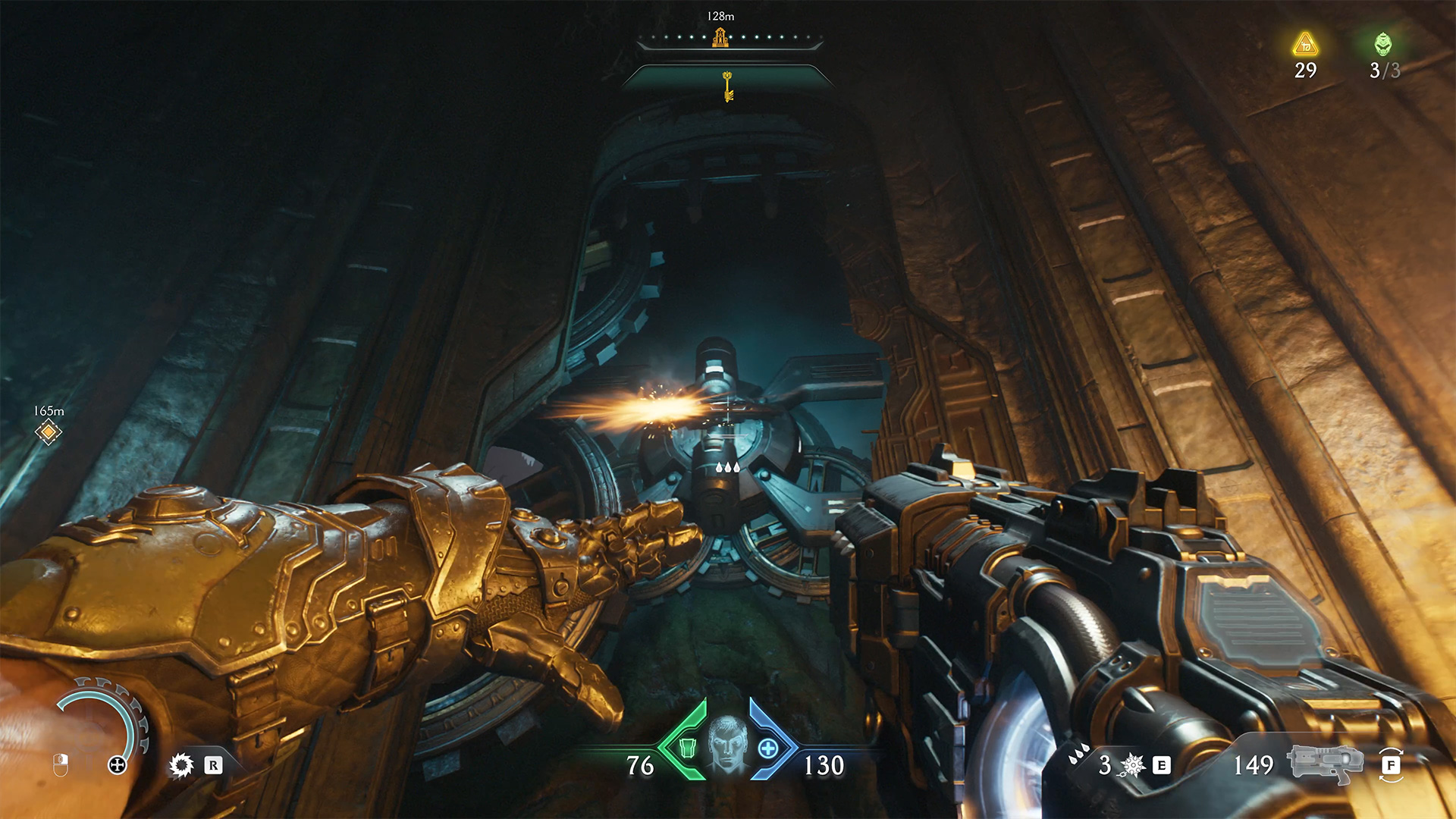The image size is (1456, 819).
Task: Click the gold currency triangle icon
Action: pyautogui.click(x=1305, y=45)
